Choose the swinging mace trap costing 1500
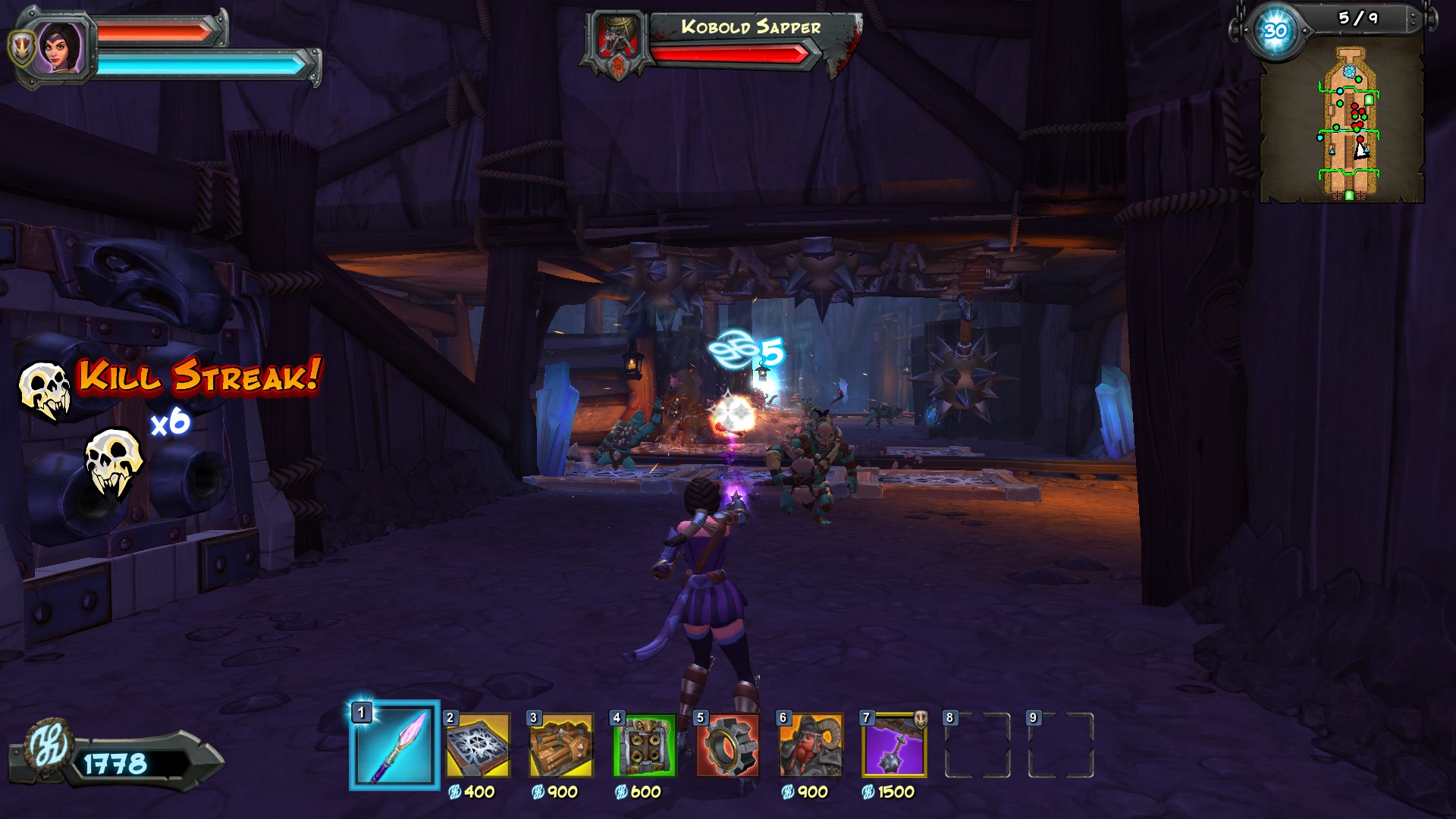The width and height of the screenshot is (1456, 819). (895, 745)
